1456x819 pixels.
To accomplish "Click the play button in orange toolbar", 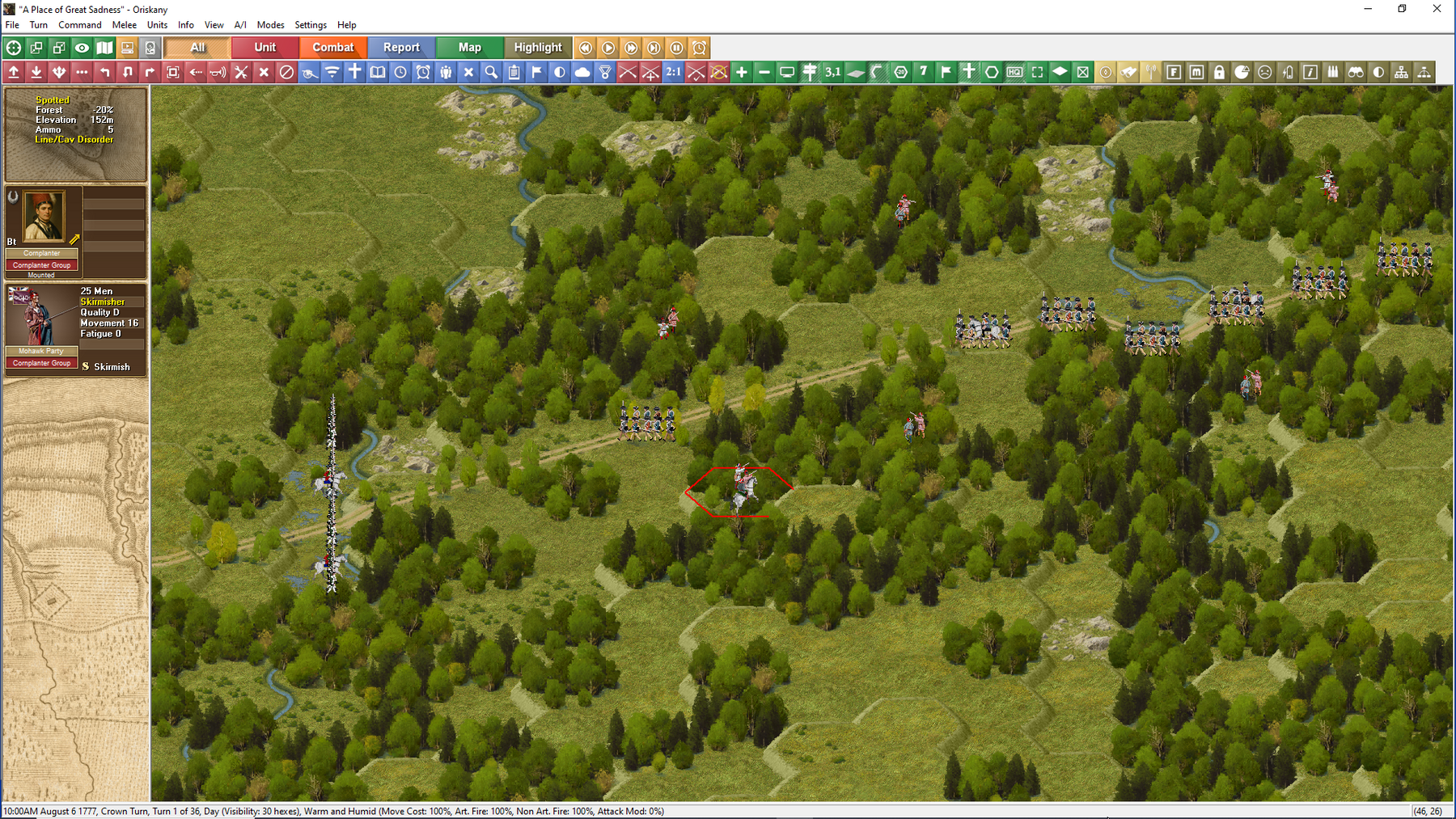I will point(608,48).
